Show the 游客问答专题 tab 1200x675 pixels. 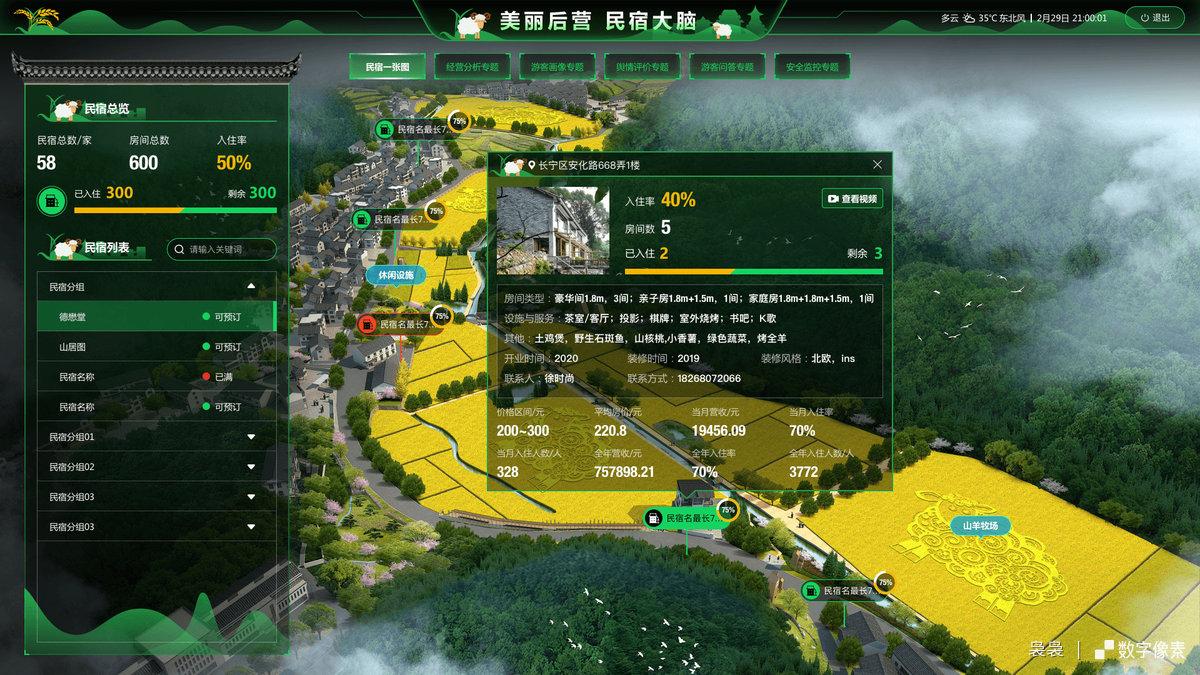coord(727,67)
